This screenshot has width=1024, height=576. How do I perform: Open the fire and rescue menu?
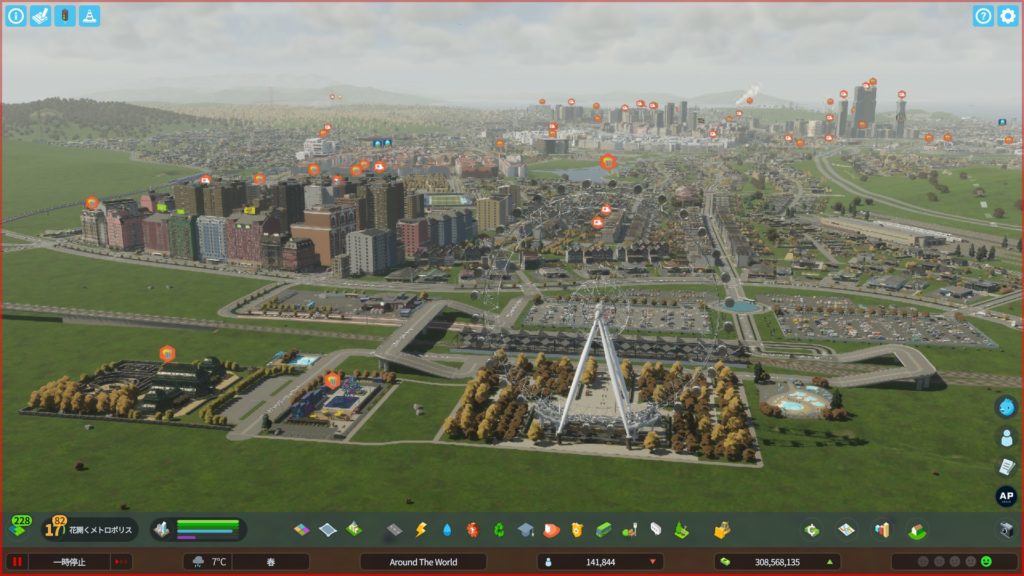pos(551,529)
